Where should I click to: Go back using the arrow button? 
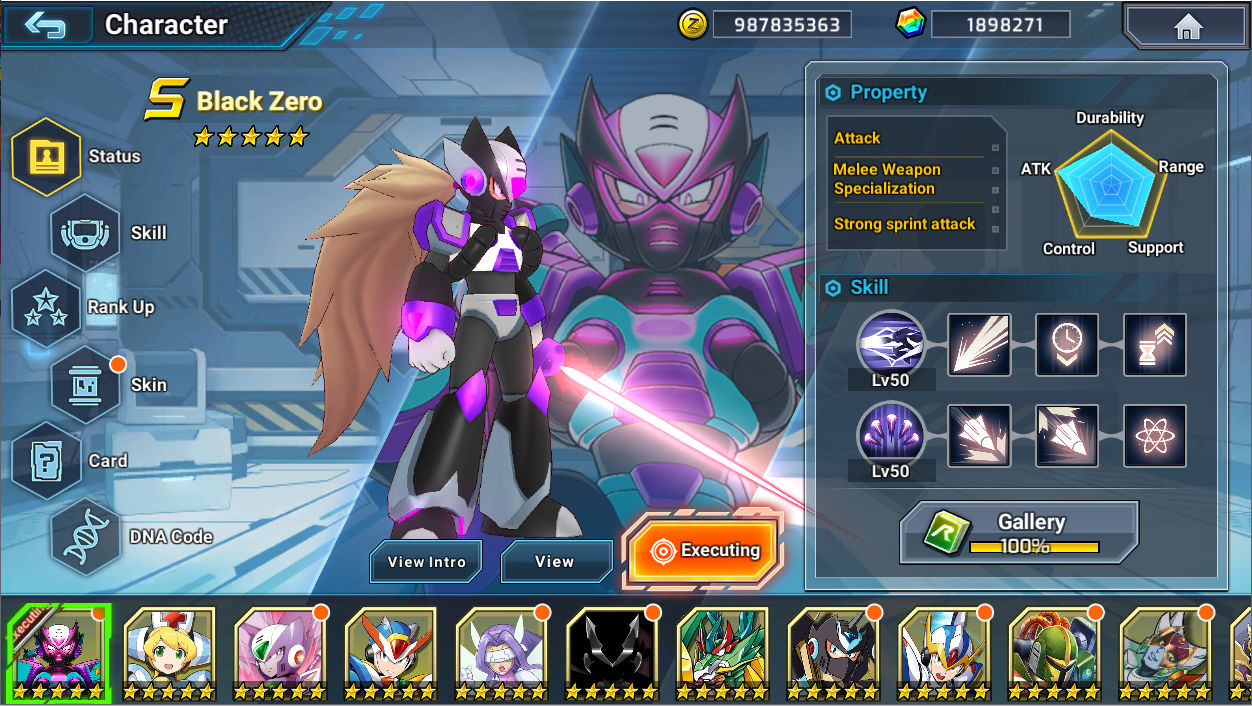click(x=47, y=24)
